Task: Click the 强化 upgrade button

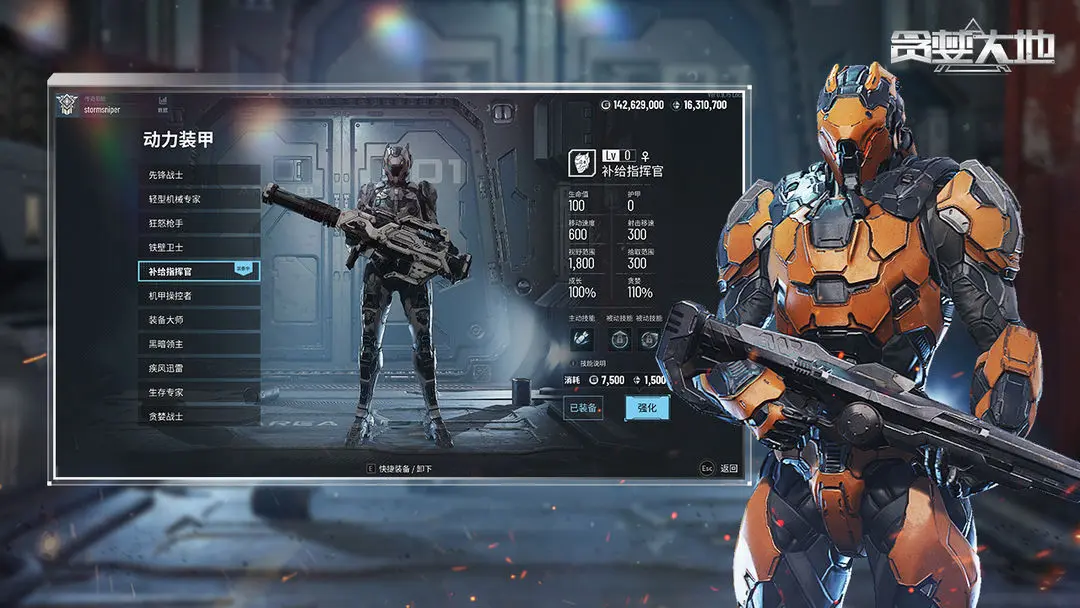Action: click(x=646, y=407)
